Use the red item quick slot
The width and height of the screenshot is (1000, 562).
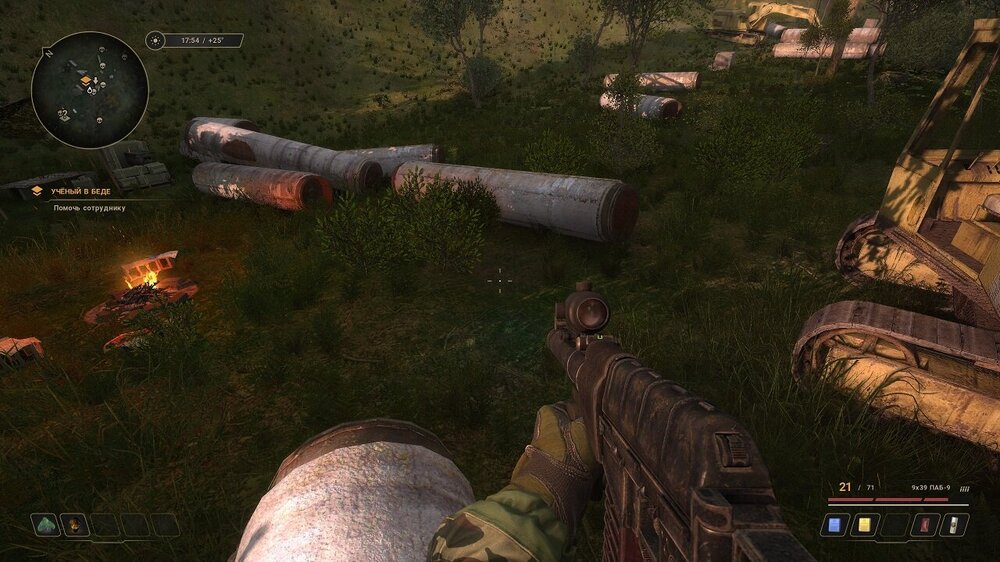pyautogui.click(x=924, y=524)
